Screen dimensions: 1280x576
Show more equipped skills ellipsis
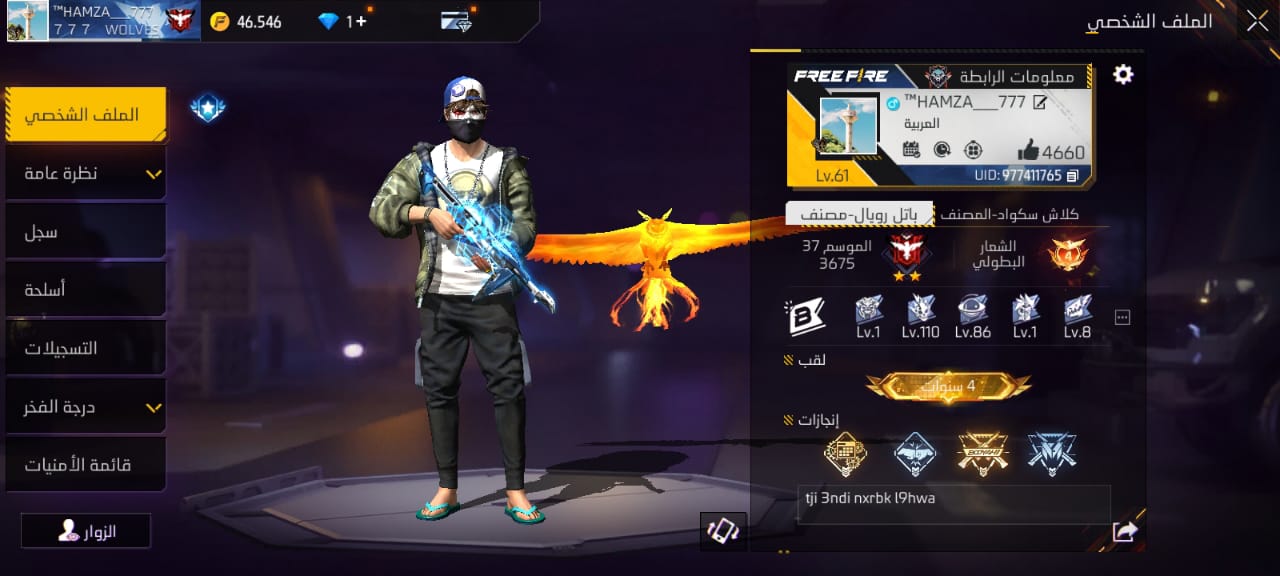tap(1122, 318)
